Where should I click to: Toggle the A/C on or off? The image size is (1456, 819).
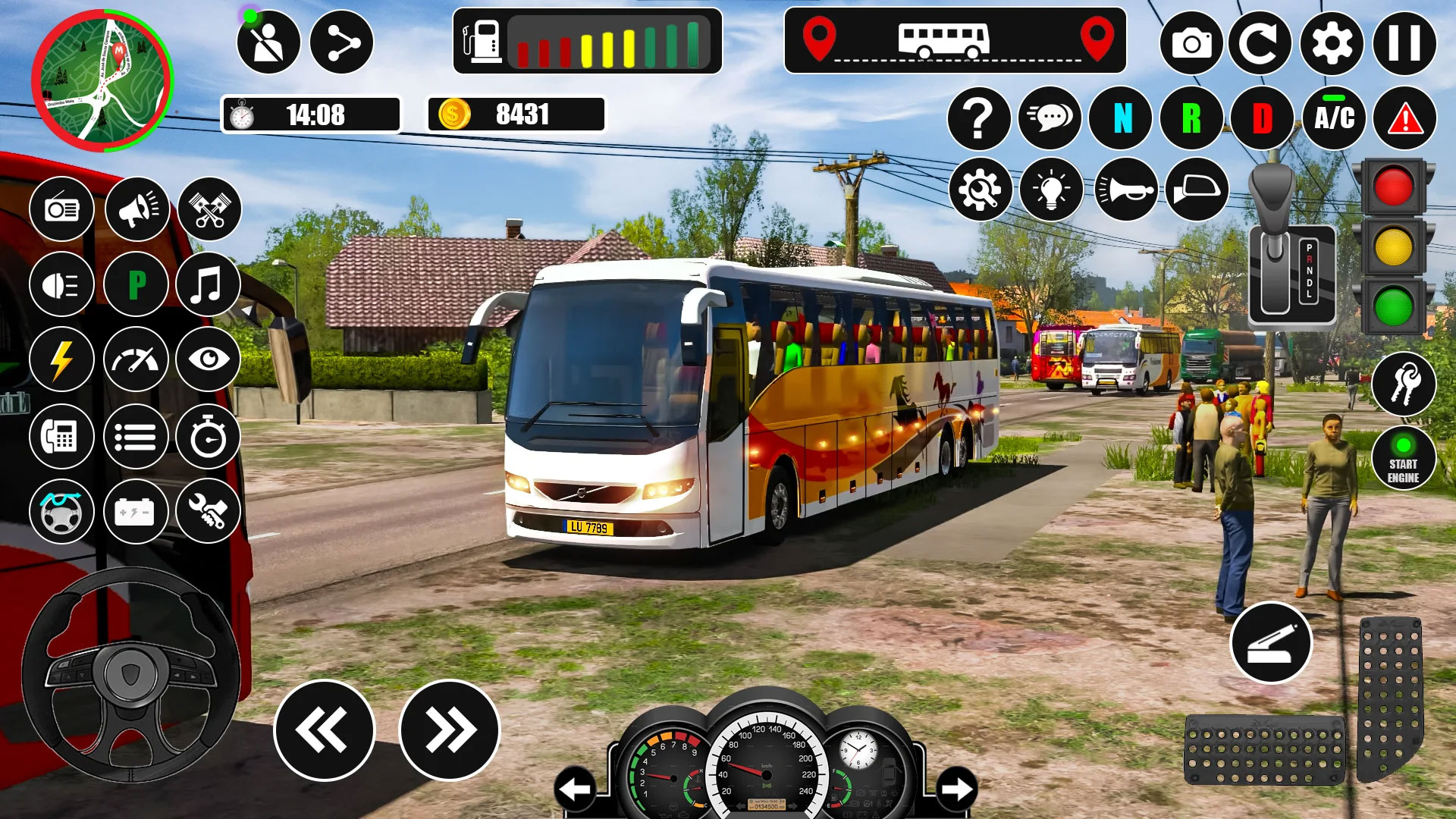(x=1334, y=118)
